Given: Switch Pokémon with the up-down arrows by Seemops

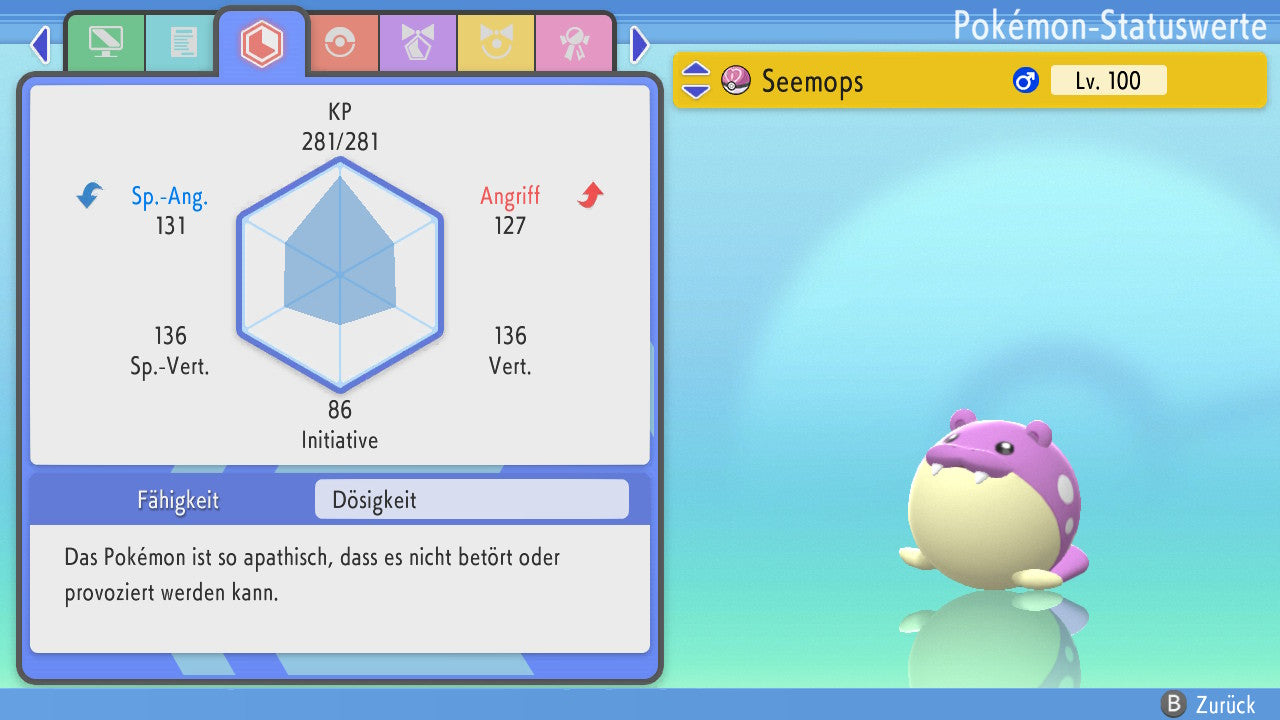Looking at the screenshot, I should click(696, 80).
